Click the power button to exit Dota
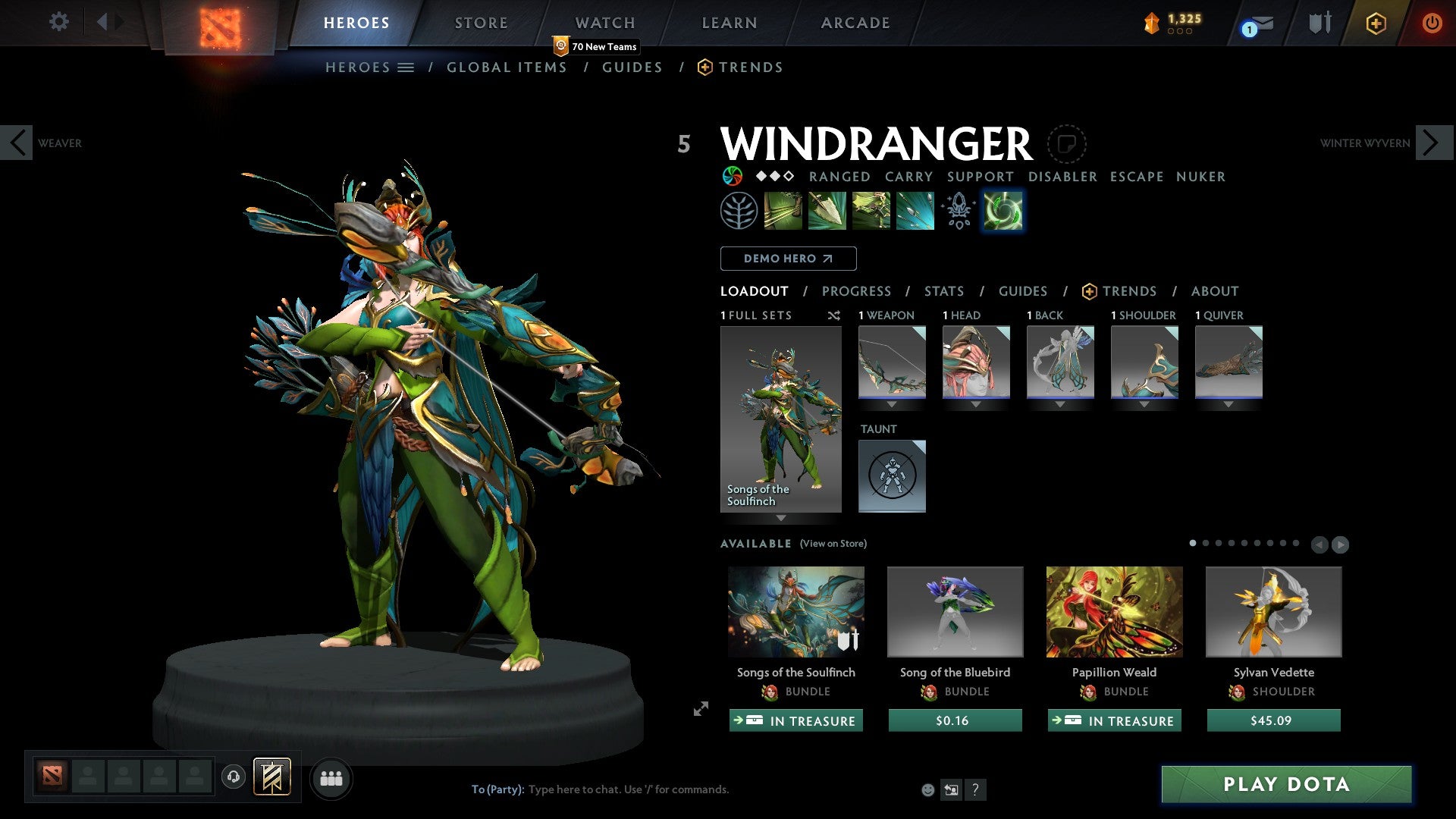The image size is (1456, 819). click(1432, 23)
